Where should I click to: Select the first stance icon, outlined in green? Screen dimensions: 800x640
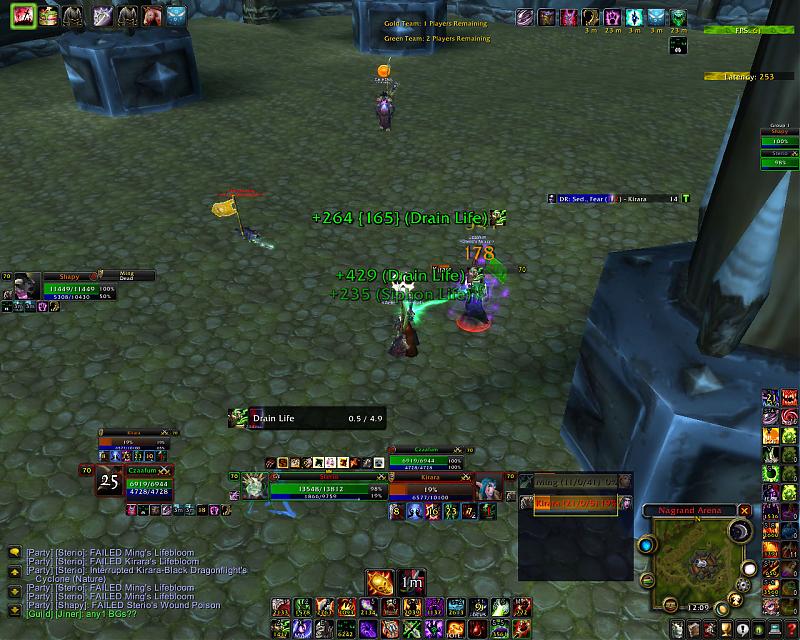pyautogui.click(x=22, y=15)
